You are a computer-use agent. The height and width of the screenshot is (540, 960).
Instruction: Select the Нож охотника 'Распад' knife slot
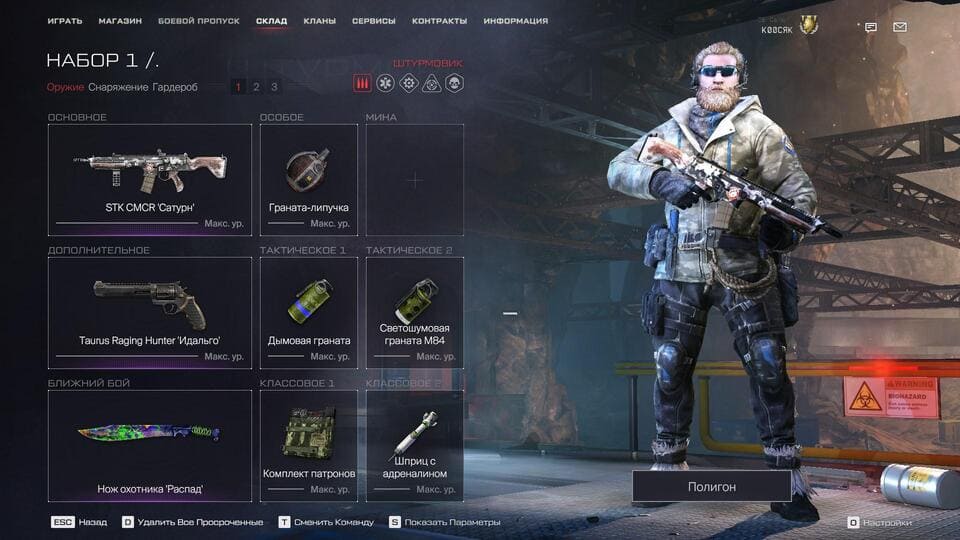150,445
